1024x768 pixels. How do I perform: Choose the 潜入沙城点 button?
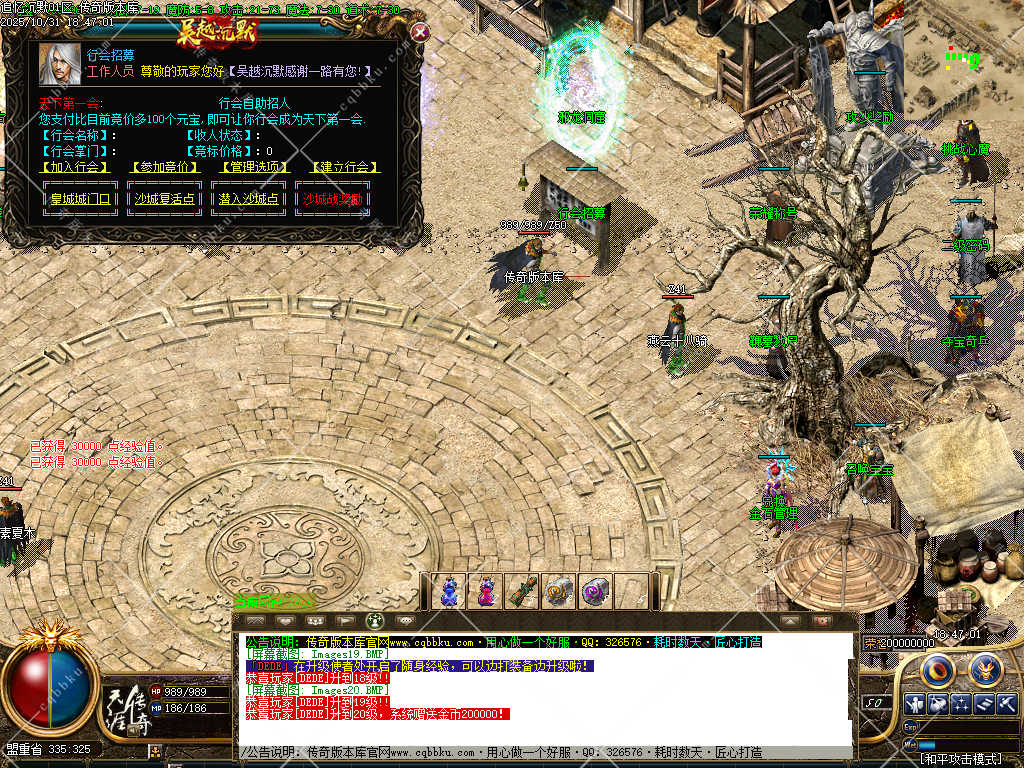pyautogui.click(x=249, y=199)
